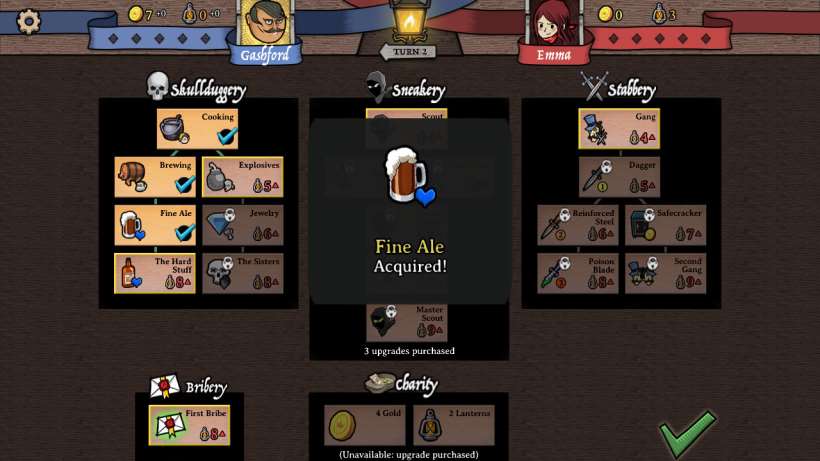Screen dimensions: 820x461
Task: Select the Safecracker upgrade
Action: pyautogui.click(x=665, y=225)
